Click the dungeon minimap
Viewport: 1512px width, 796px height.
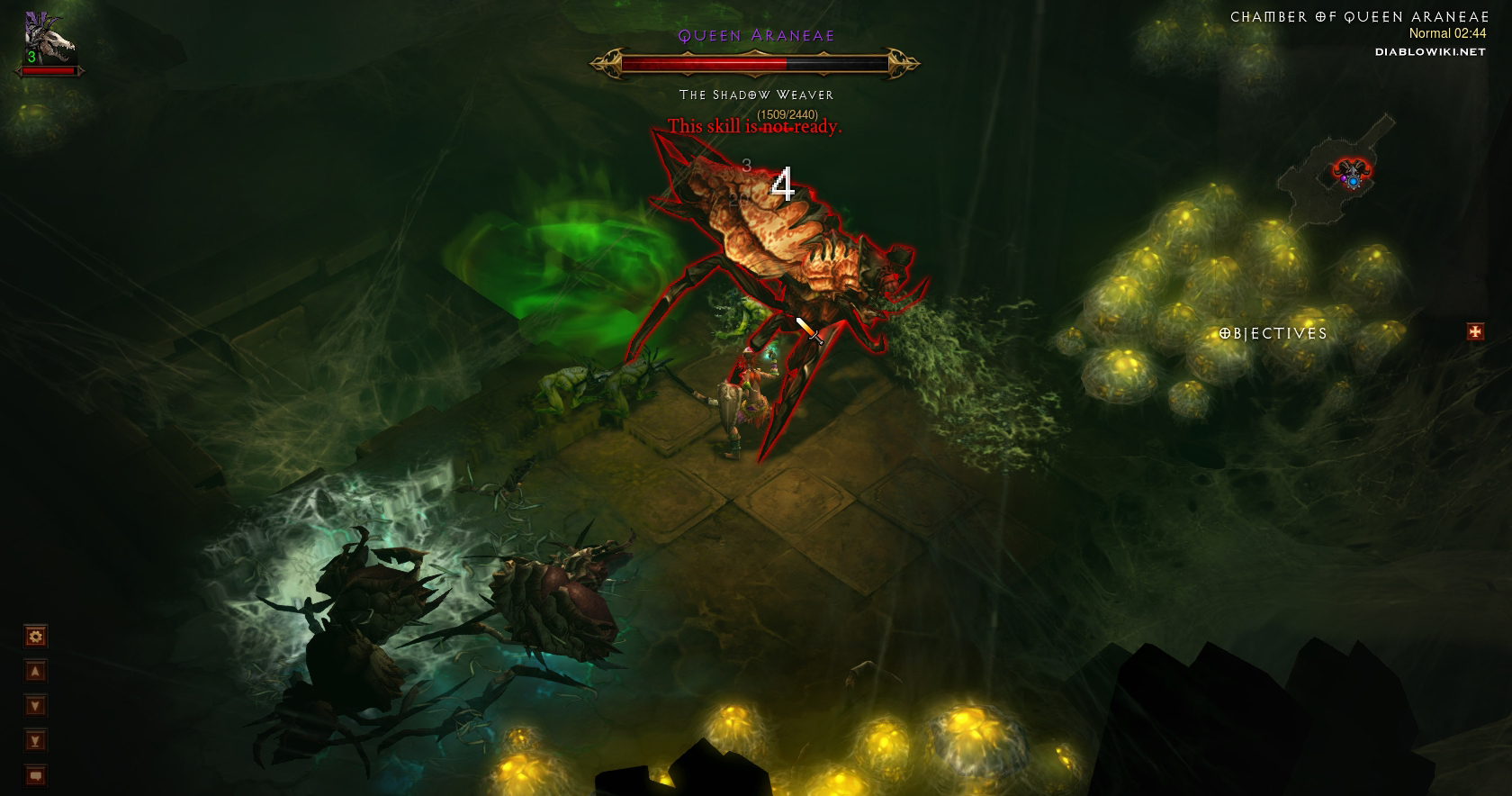click(x=1337, y=170)
